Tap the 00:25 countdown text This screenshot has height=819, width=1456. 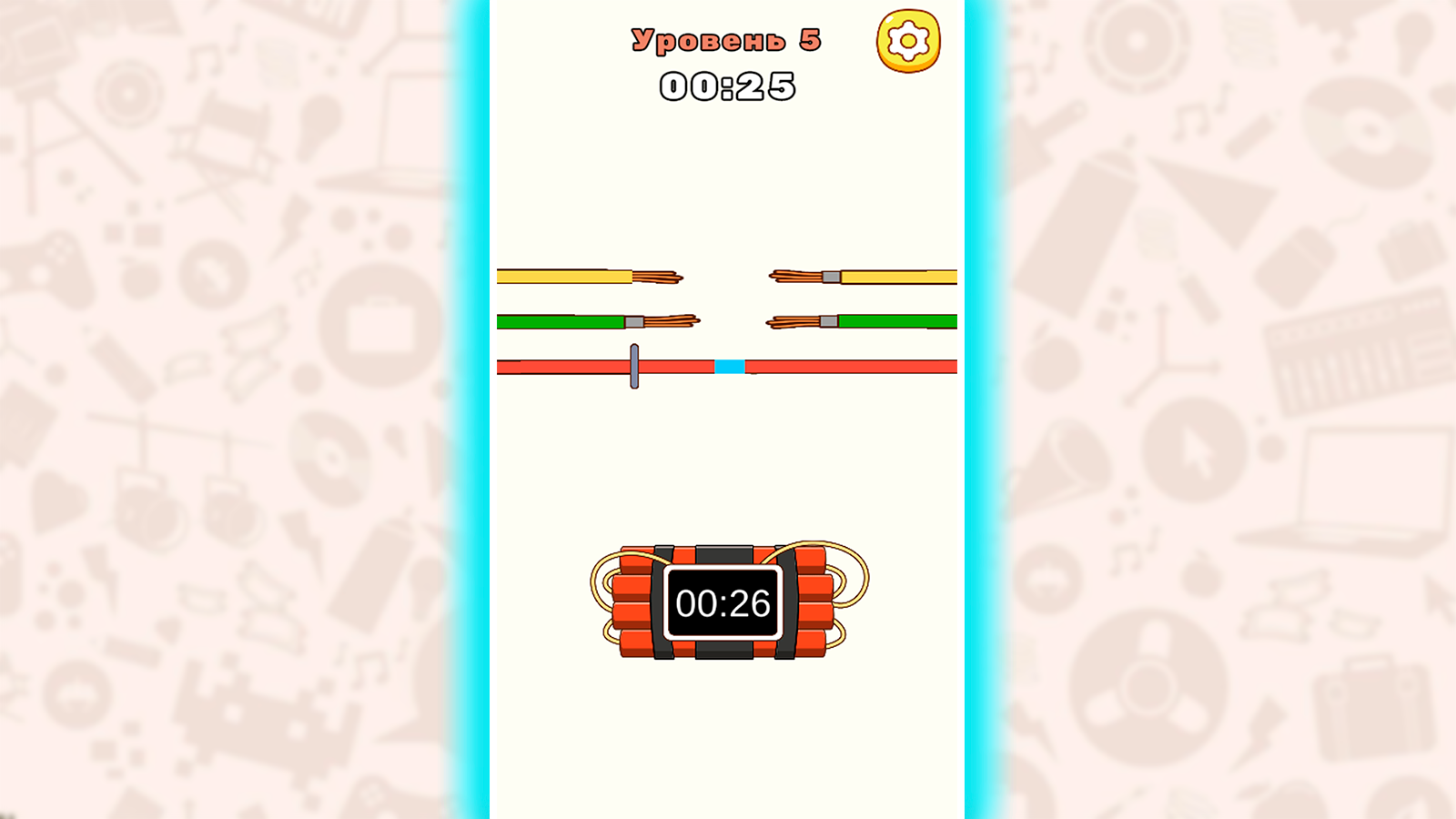[x=728, y=86]
